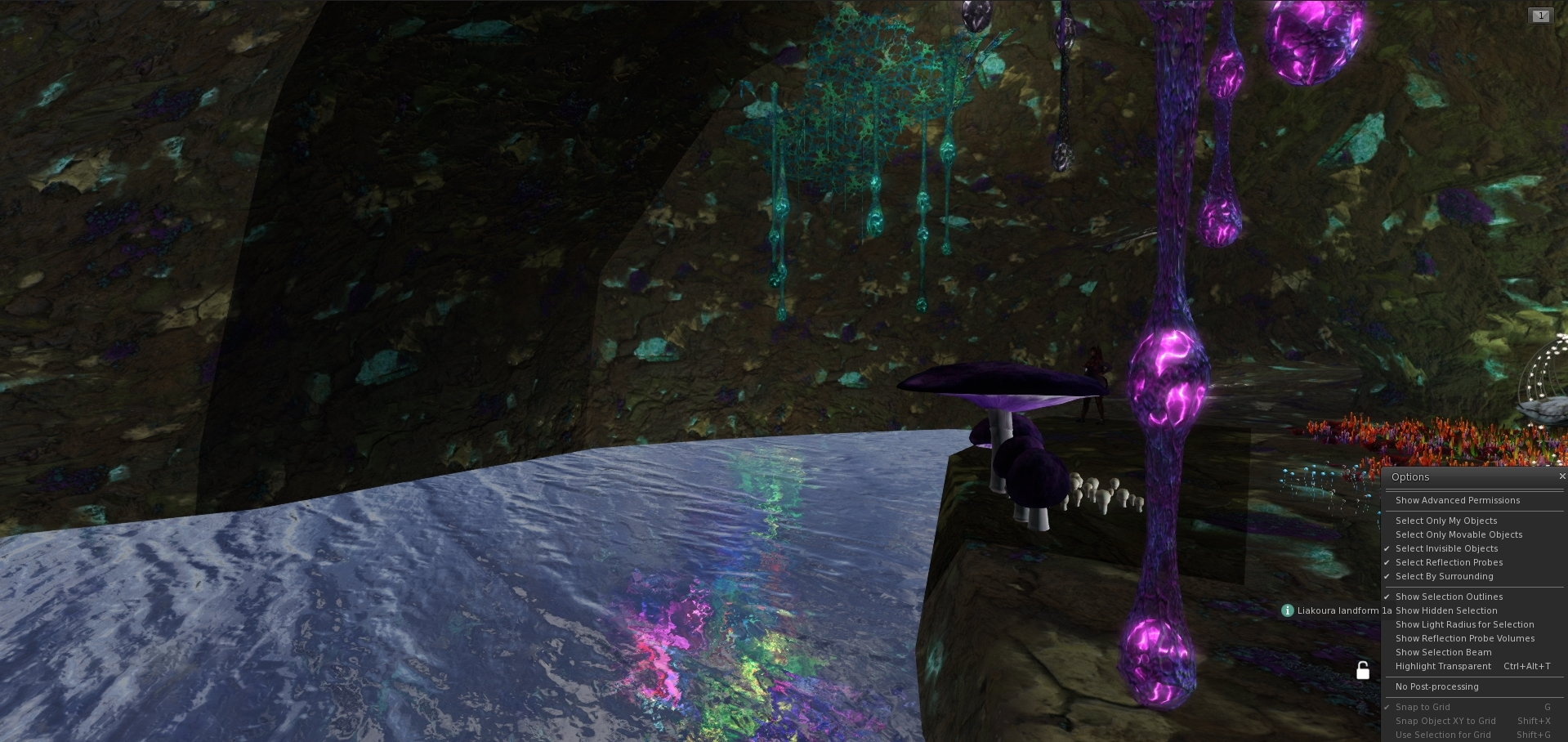Enable Show Selection Beam

[1443, 652]
